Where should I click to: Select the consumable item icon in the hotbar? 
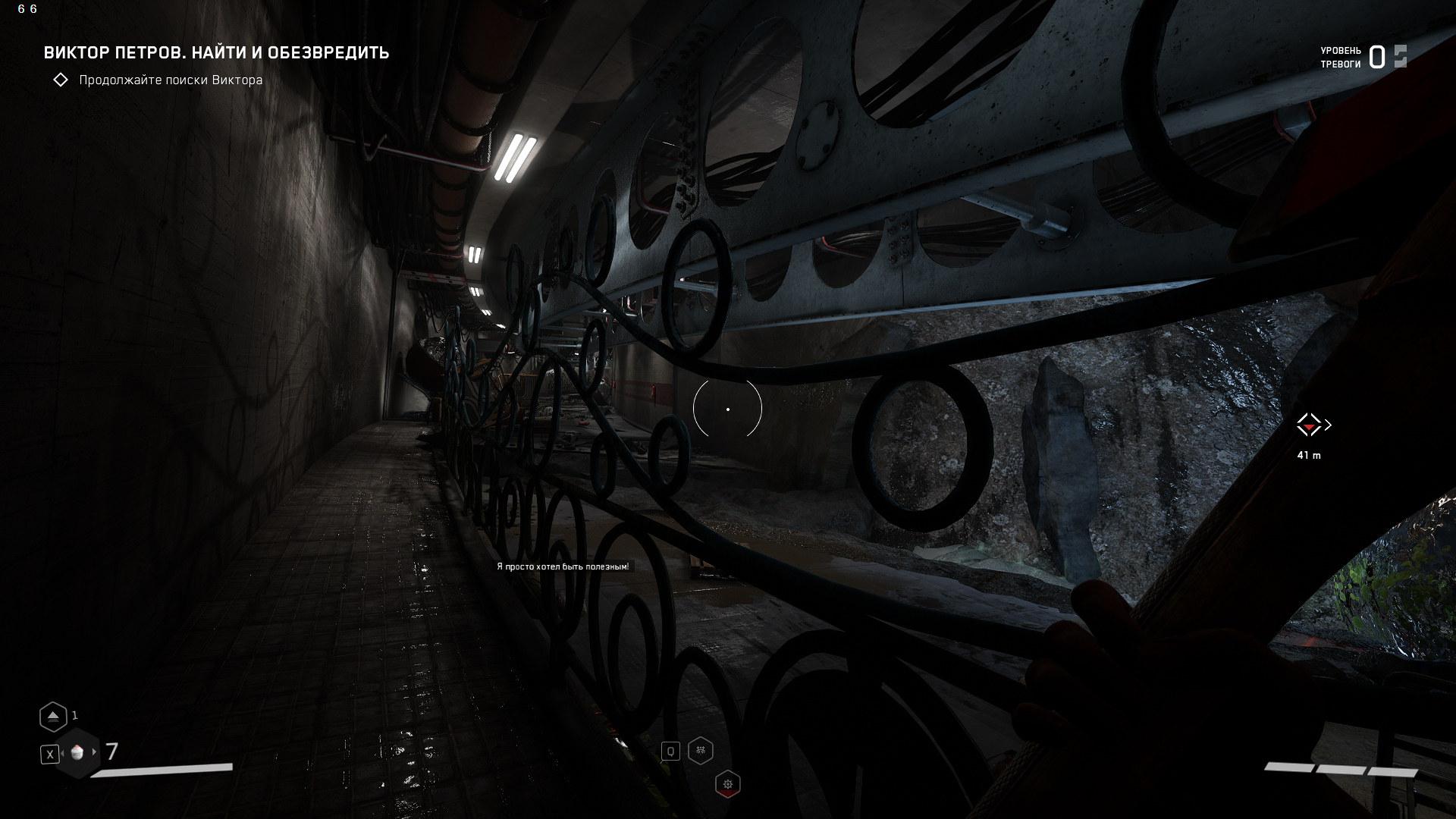(x=76, y=752)
